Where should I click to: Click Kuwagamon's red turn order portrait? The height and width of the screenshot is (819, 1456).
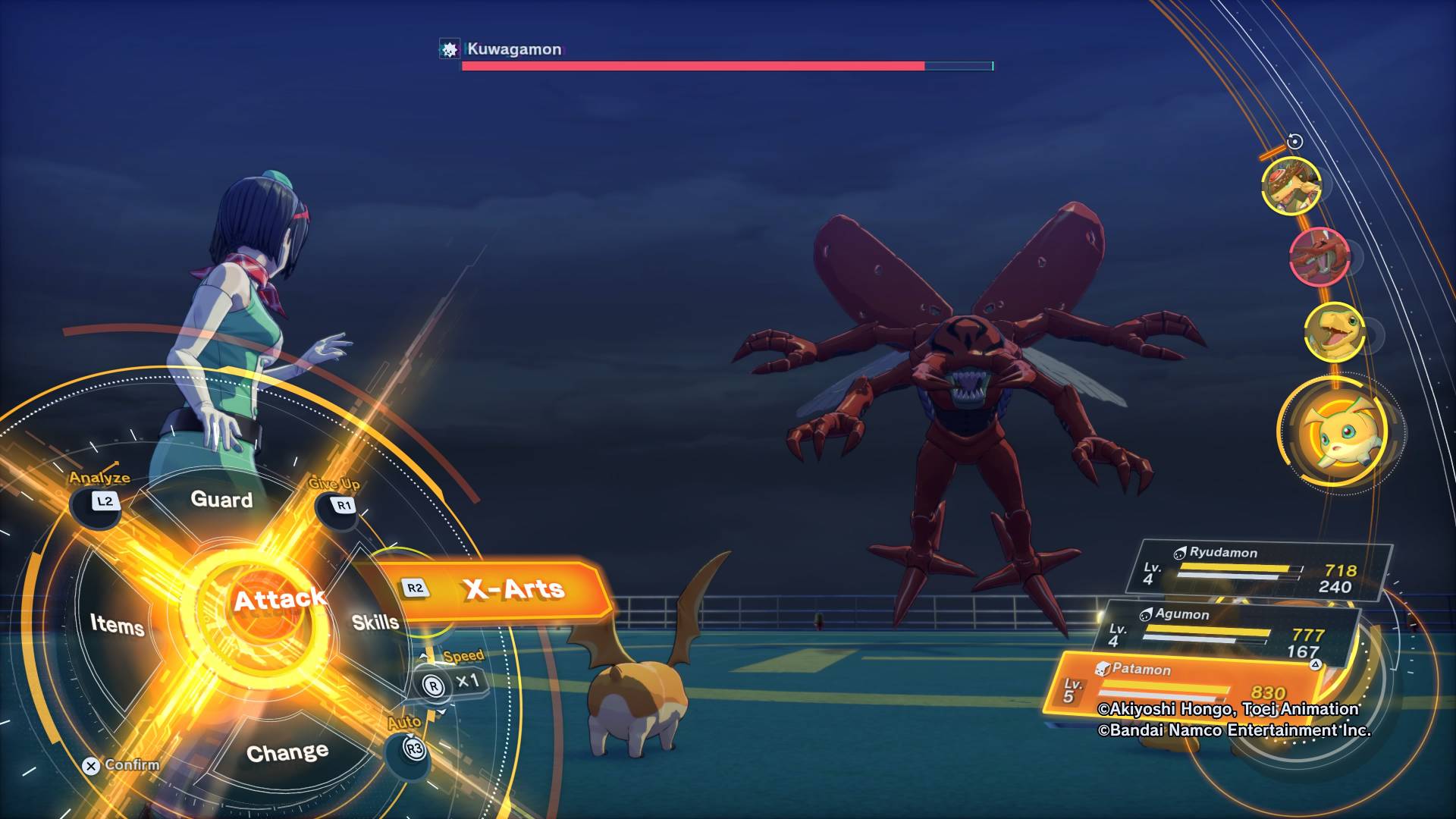pos(1319,256)
